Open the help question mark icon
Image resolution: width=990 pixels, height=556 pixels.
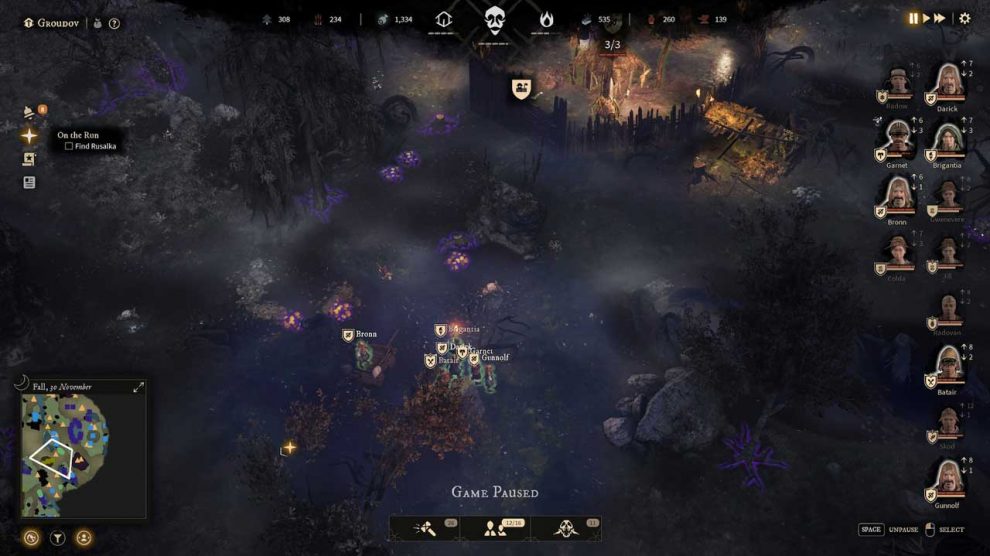point(114,23)
